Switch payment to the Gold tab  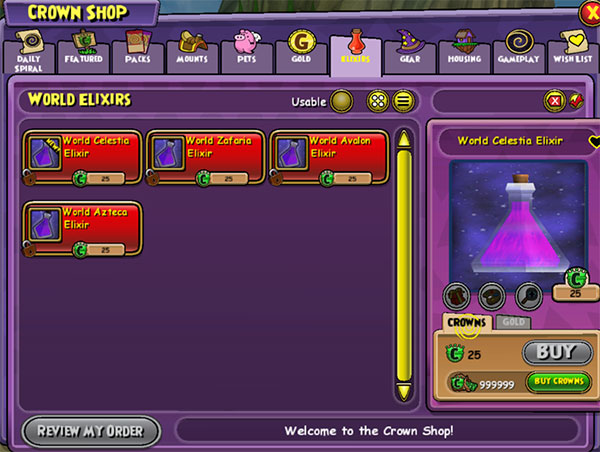[514, 322]
